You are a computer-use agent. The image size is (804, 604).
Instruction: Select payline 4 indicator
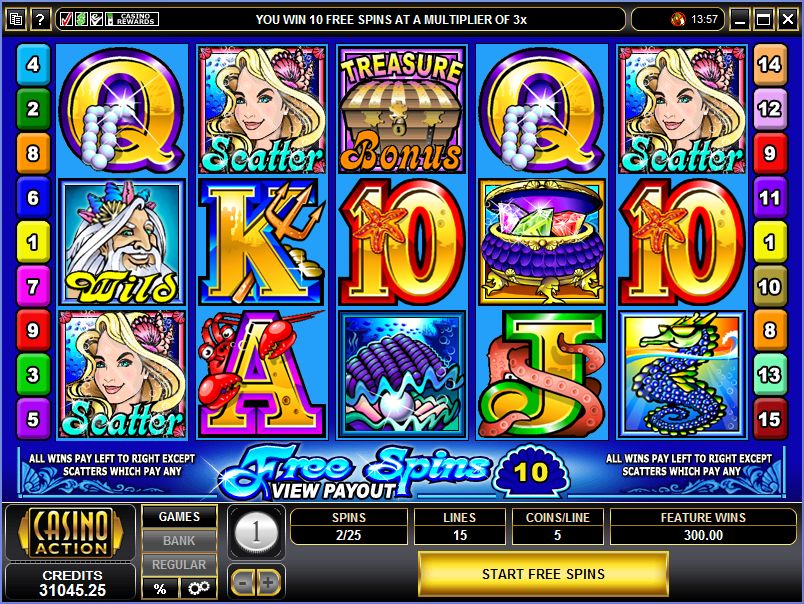click(x=33, y=64)
